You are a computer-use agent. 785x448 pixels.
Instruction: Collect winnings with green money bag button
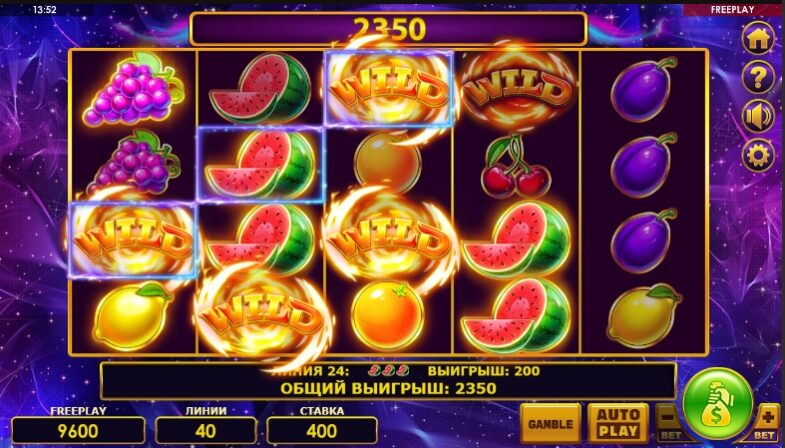coord(717,404)
